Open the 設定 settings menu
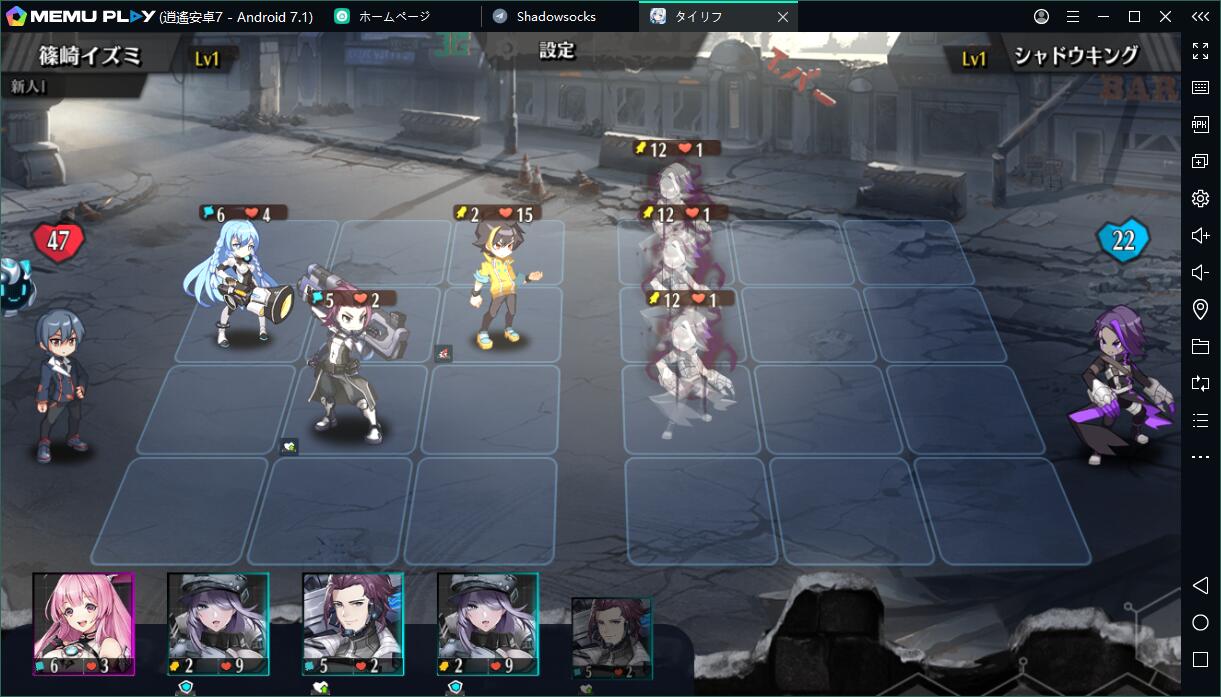1221x697 pixels. pos(557,50)
